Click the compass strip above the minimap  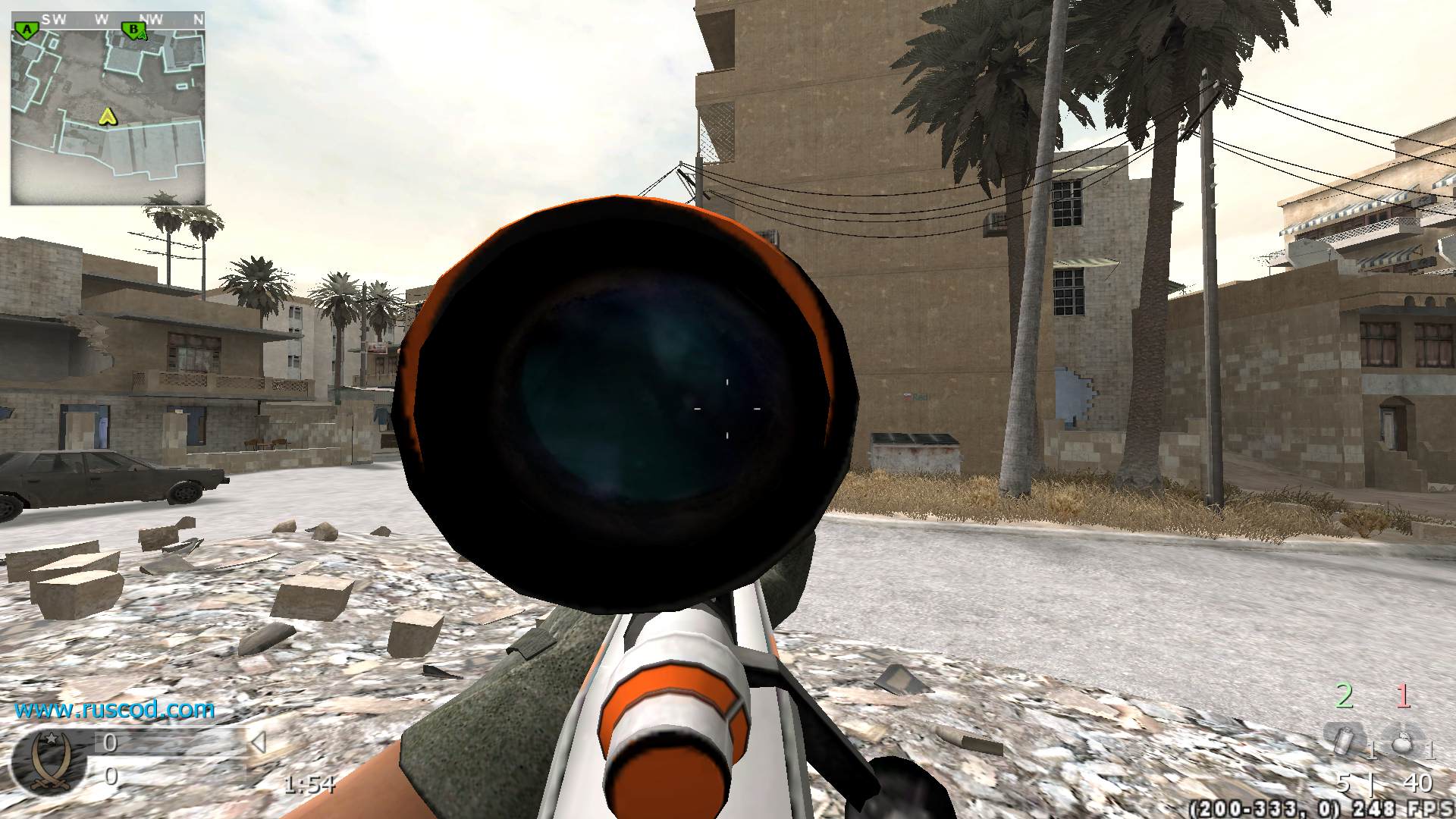(x=108, y=19)
